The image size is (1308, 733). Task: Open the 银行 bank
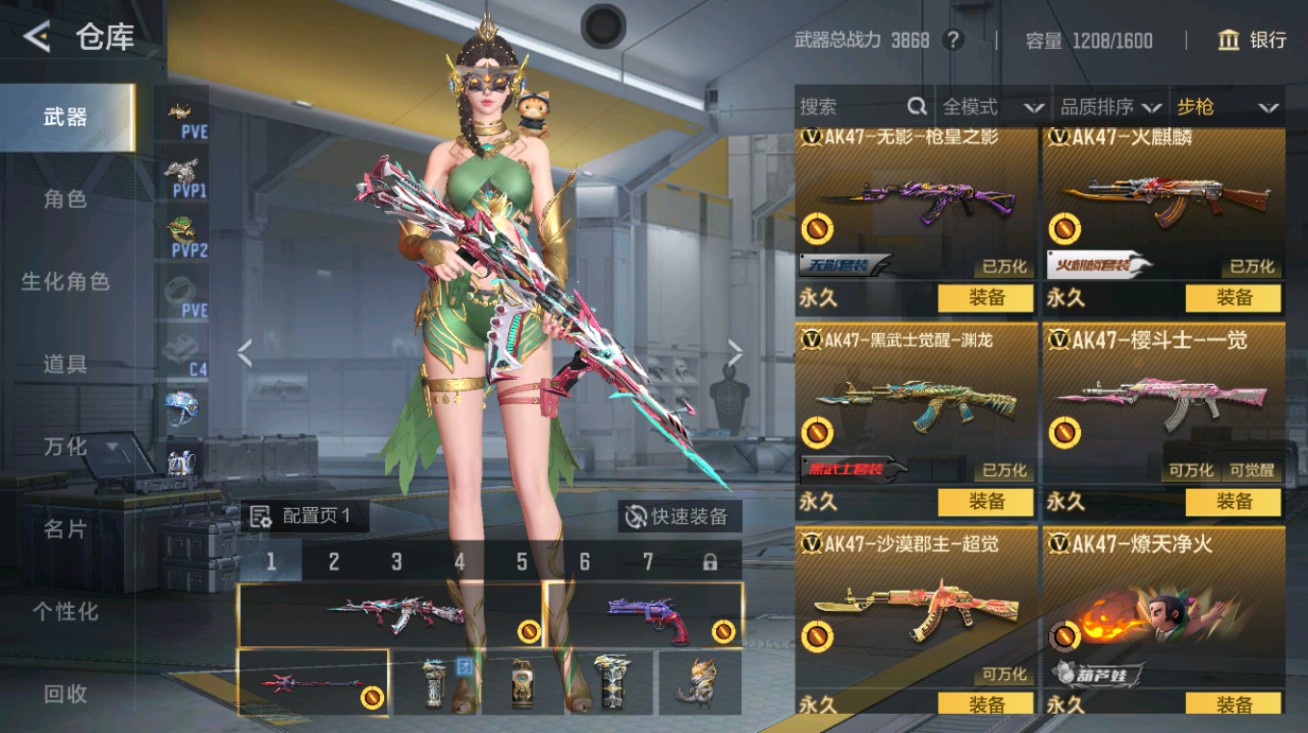pos(1251,40)
